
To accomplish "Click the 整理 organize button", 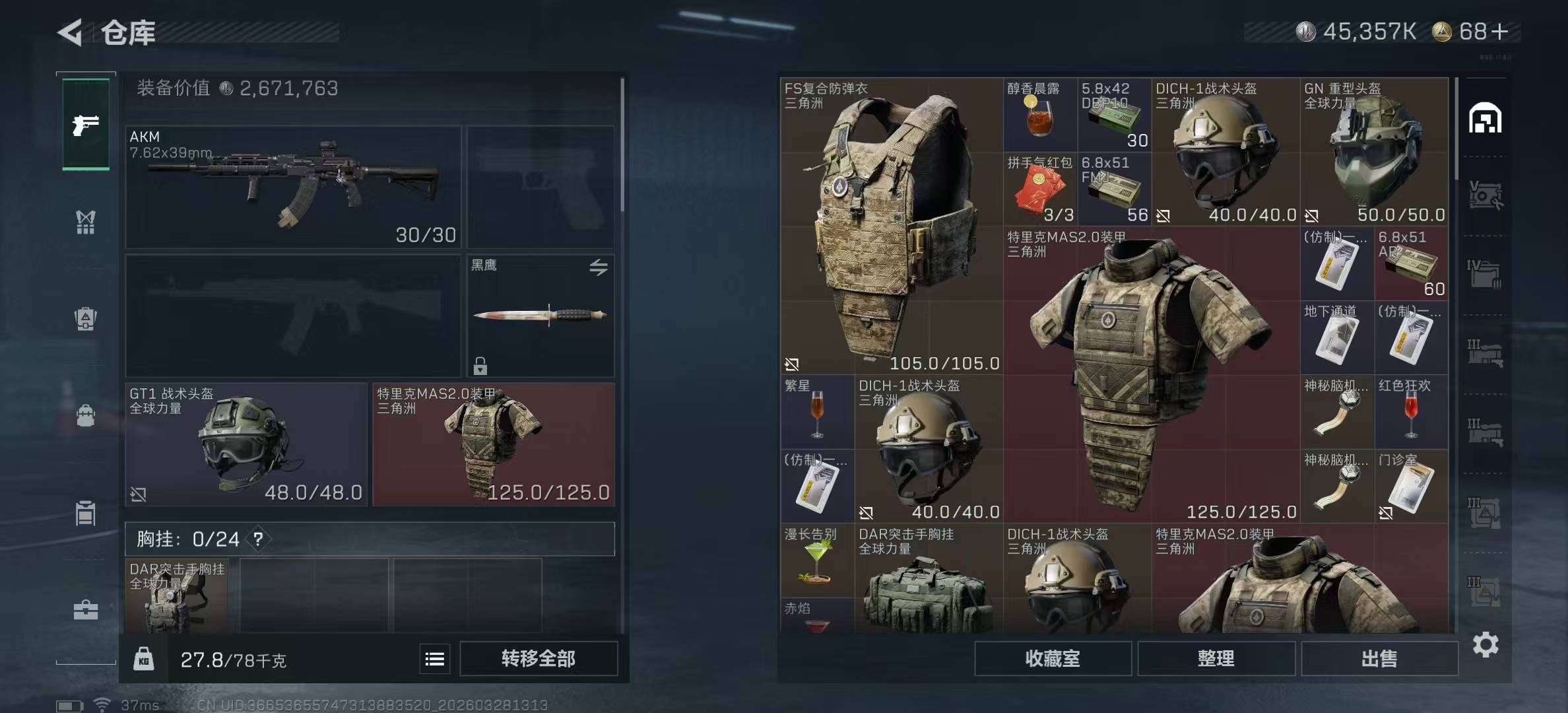I will pyautogui.click(x=1216, y=658).
